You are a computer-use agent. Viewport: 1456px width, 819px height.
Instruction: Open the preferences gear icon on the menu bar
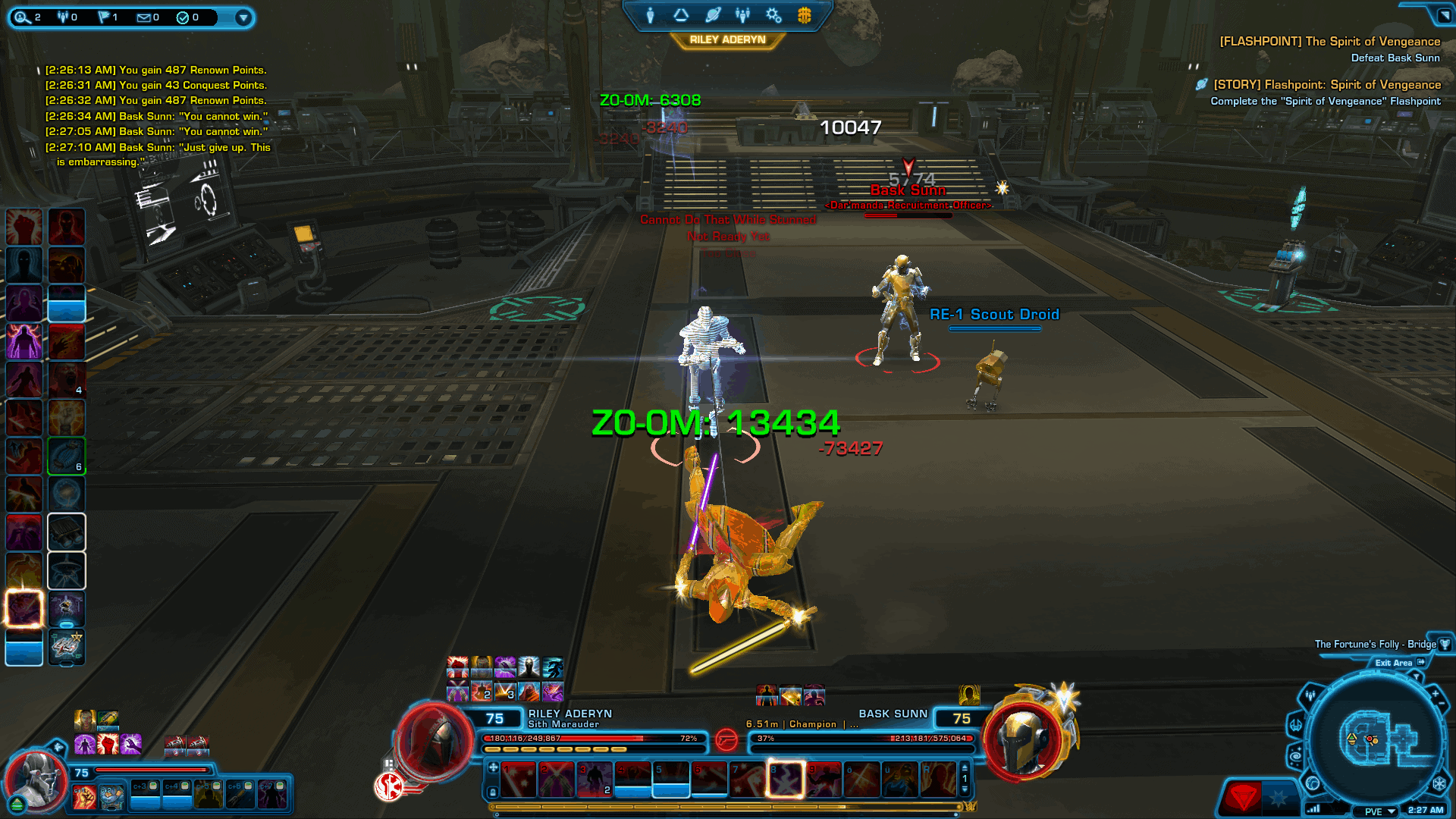(773, 15)
